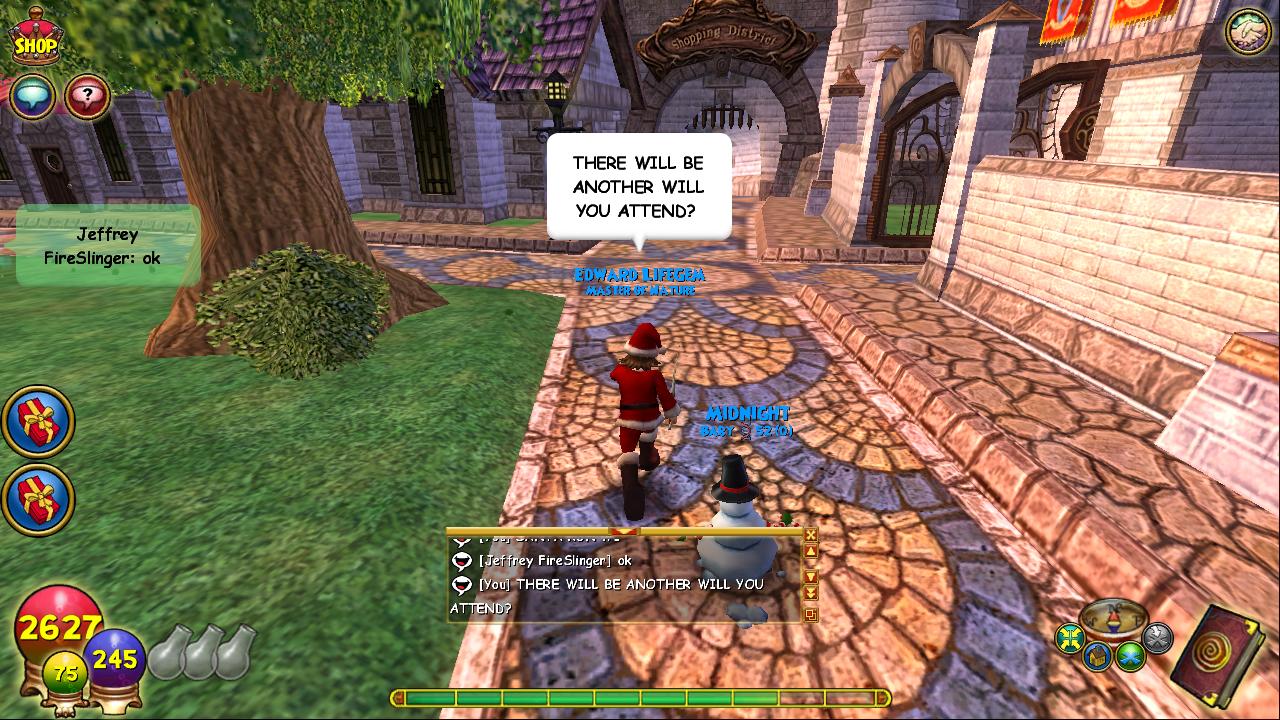Open the Crown Shop
The width and height of the screenshot is (1280, 720).
36,38
